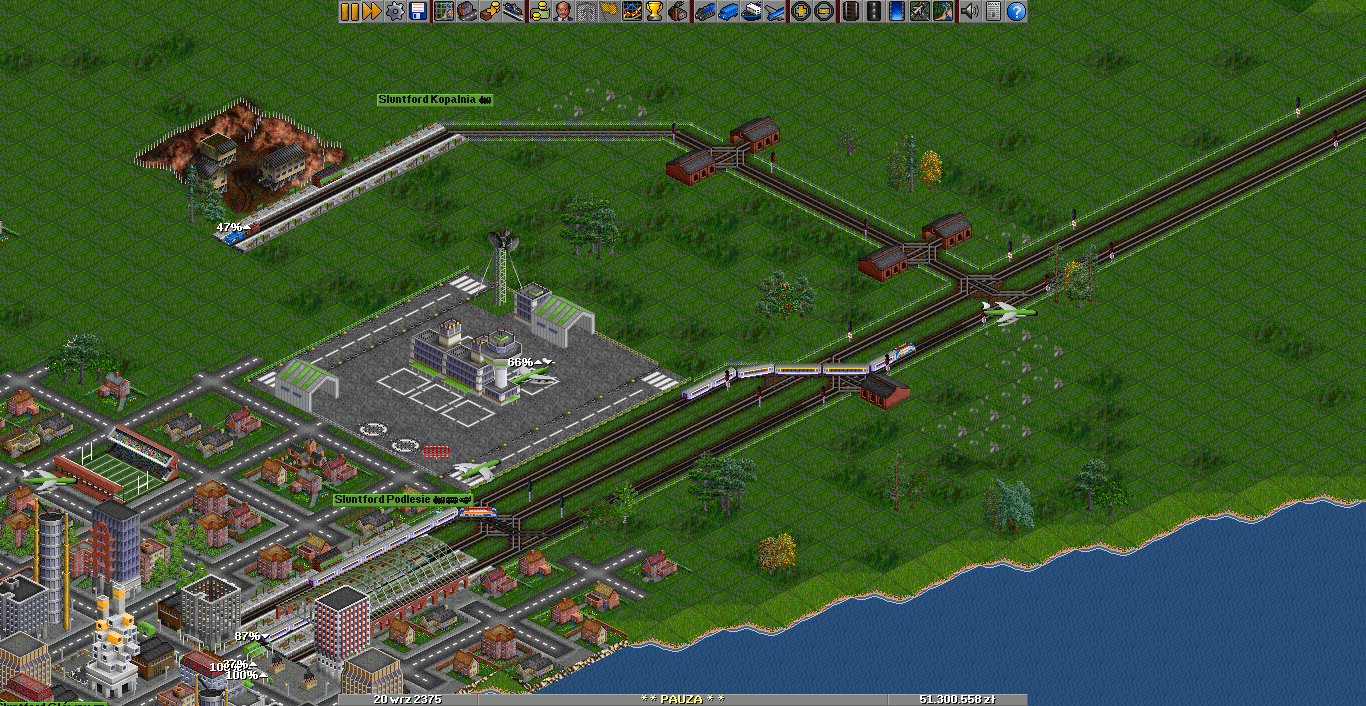The height and width of the screenshot is (706, 1366).
Task: Show company manager face info
Action: coord(562,12)
